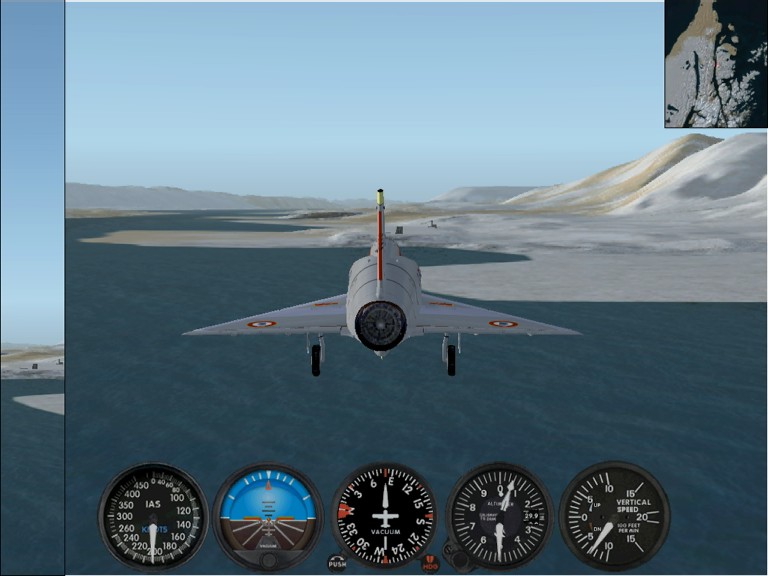Click the PUSH knob on heading gauge

point(338,564)
